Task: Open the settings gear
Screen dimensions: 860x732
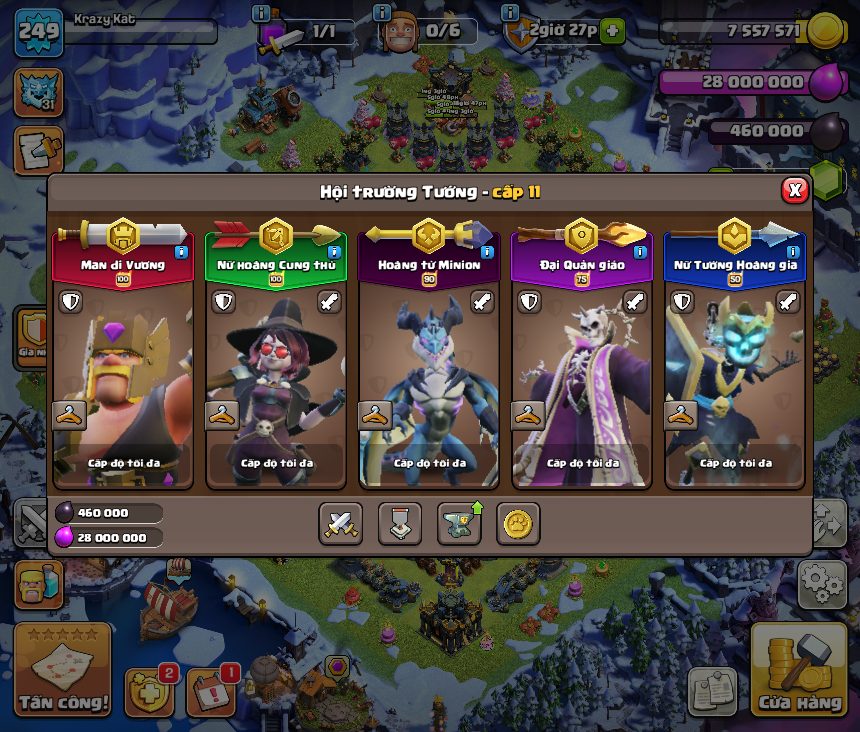Action: pyautogui.click(x=820, y=580)
